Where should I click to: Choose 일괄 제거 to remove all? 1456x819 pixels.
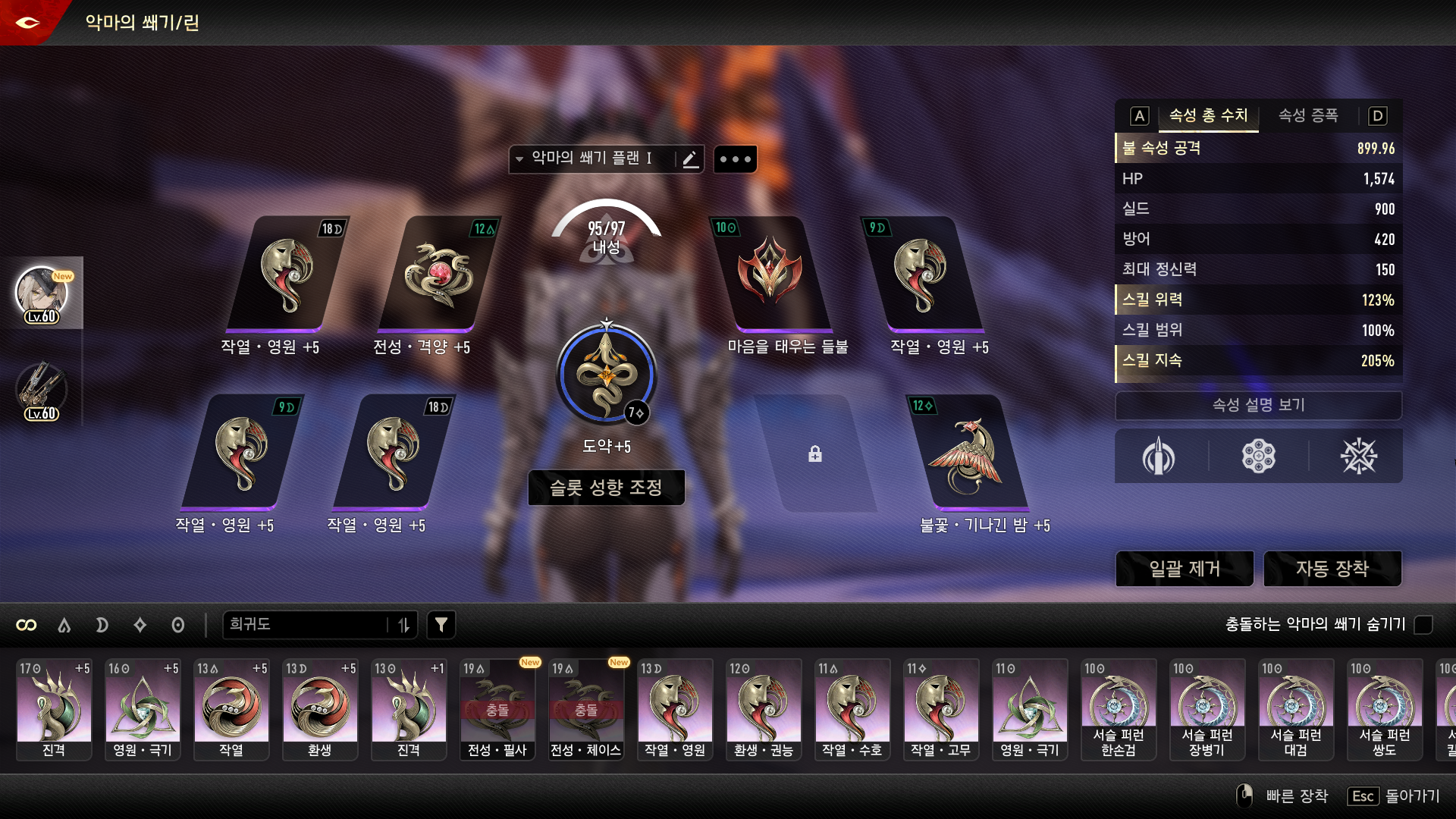(1184, 569)
